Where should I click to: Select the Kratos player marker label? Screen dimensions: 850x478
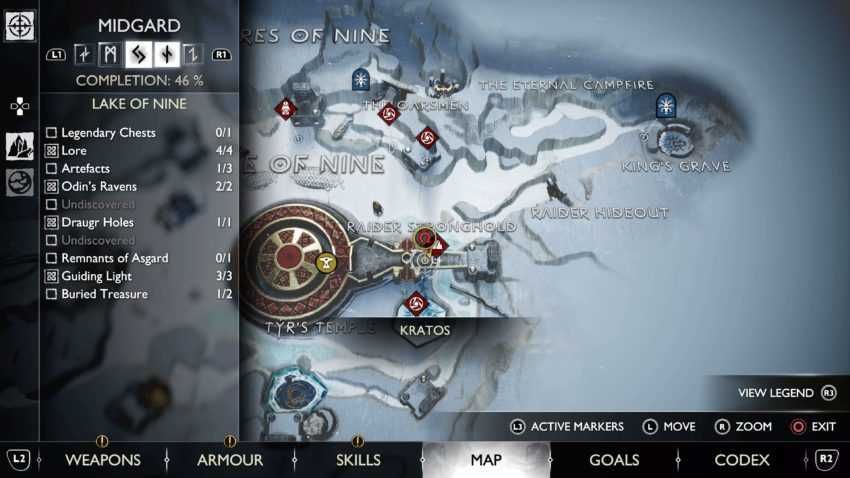(x=424, y=330)
